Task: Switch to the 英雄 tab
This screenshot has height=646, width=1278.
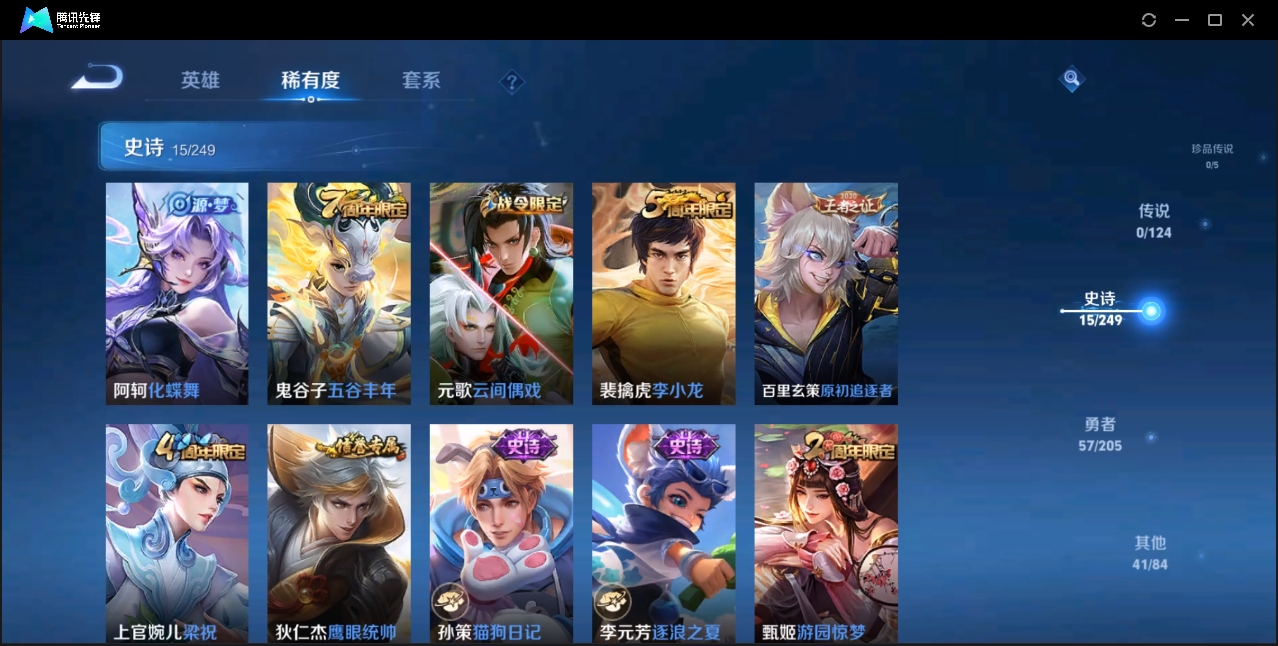Action: click(x=200, y=80)
